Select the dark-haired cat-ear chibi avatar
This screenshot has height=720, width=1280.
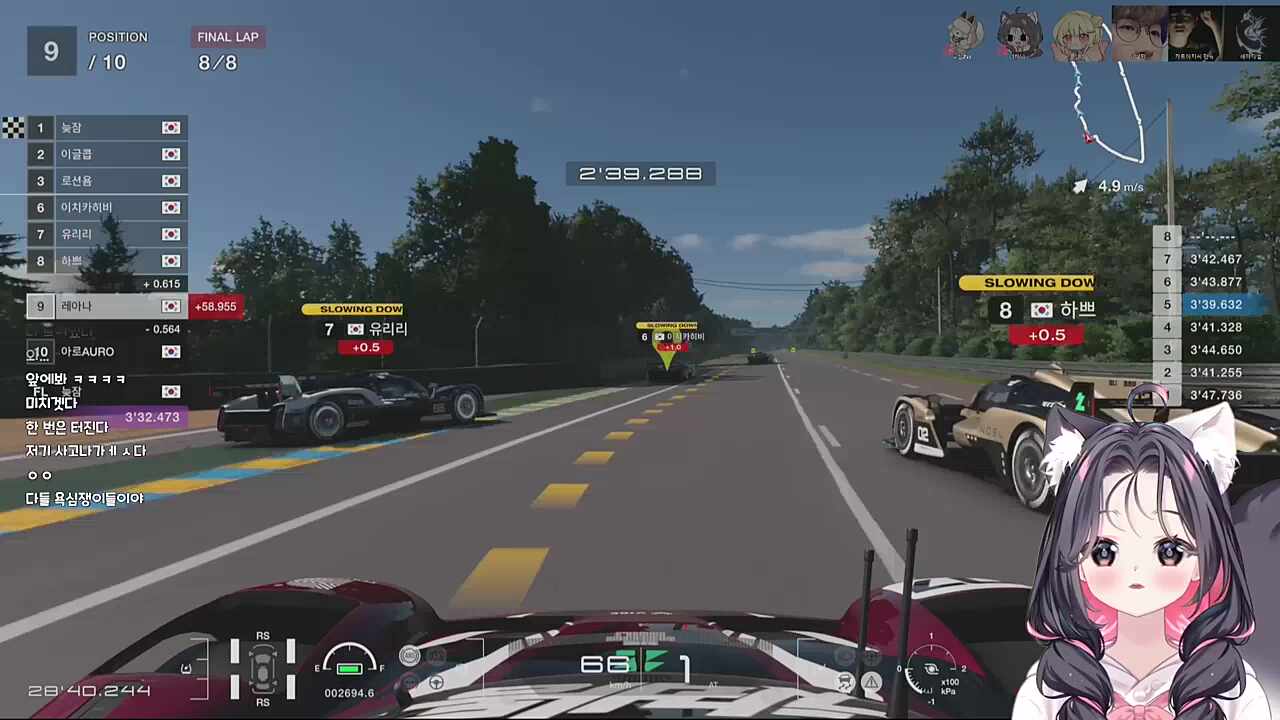[x=1020, y=35]
